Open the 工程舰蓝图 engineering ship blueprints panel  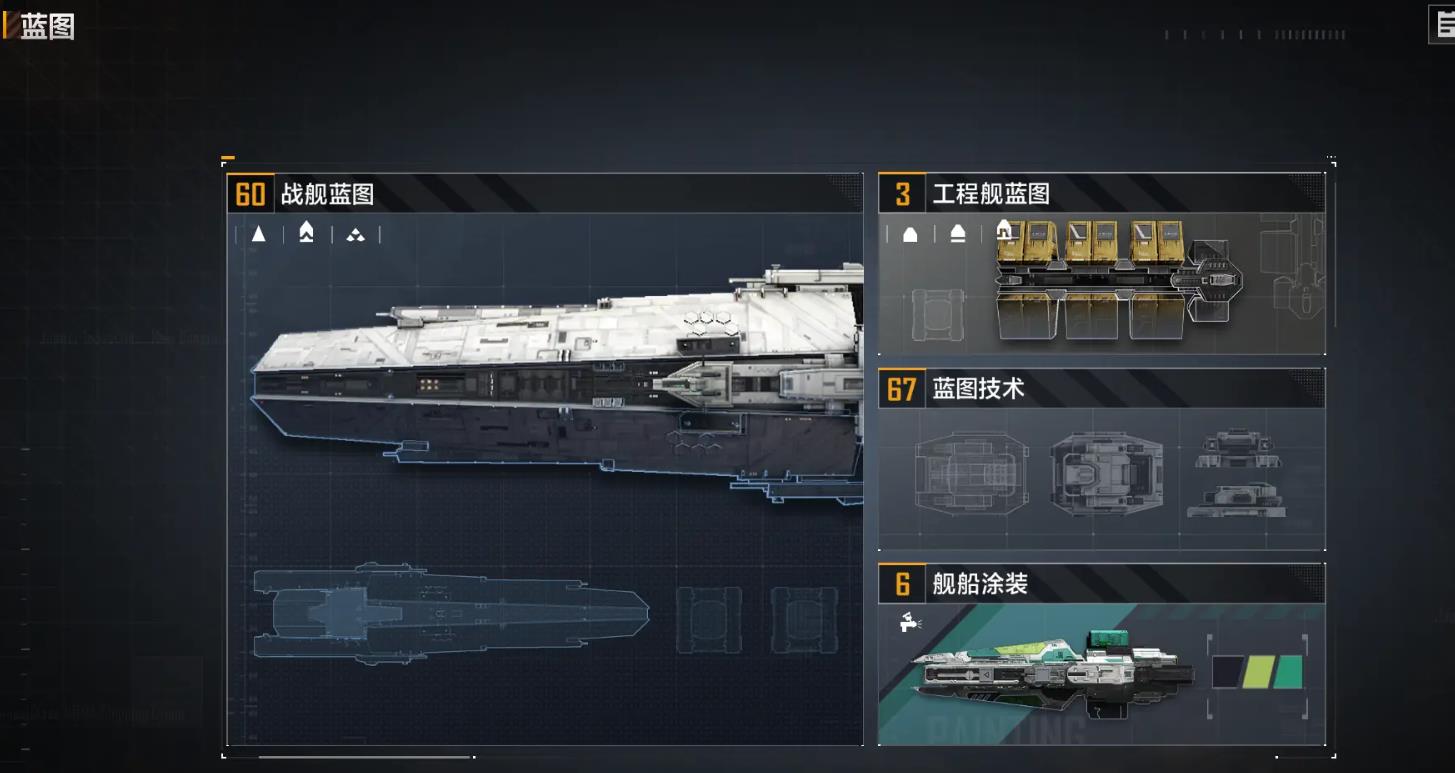tap(1101, 264)
